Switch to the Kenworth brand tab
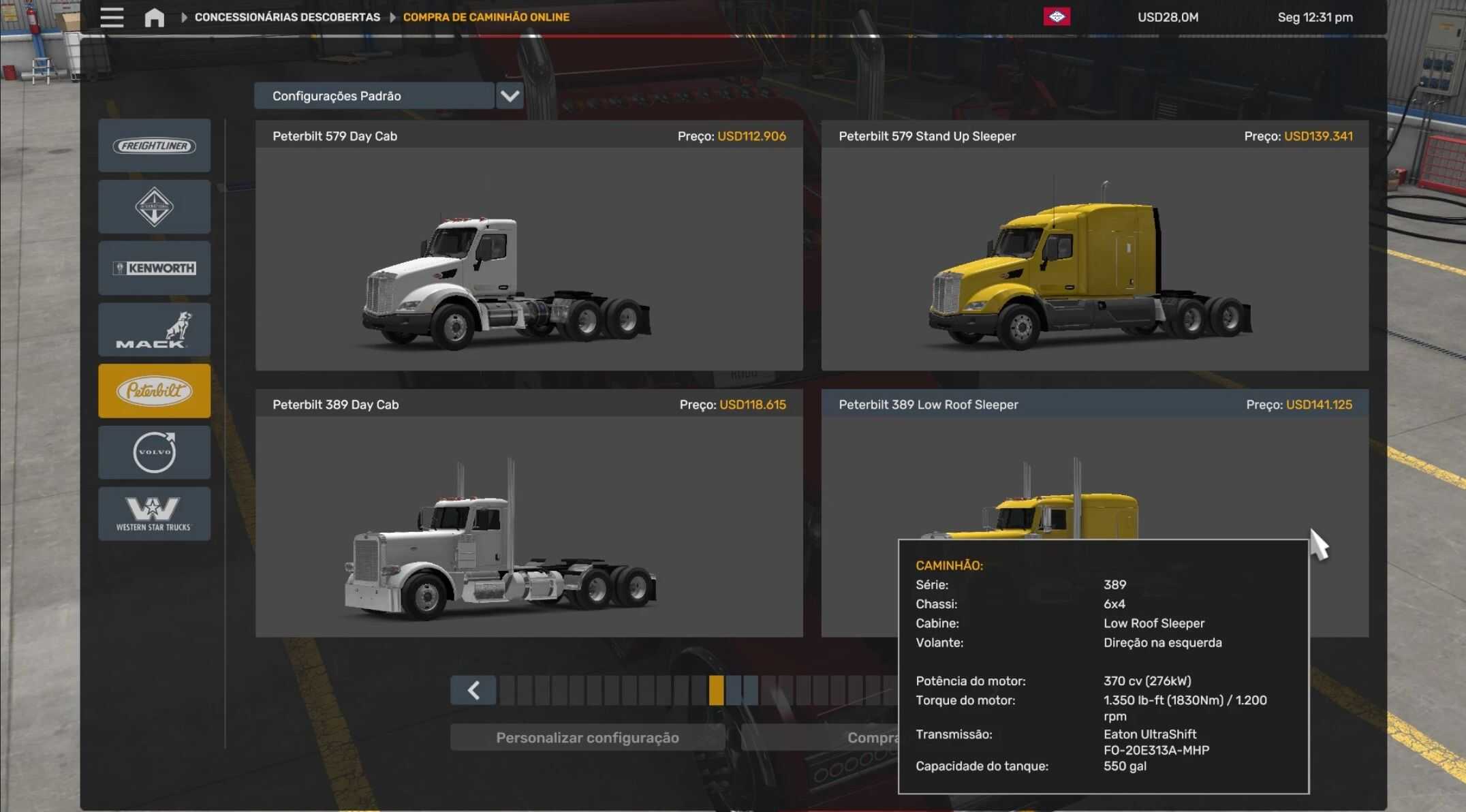 tap(155, 268)
